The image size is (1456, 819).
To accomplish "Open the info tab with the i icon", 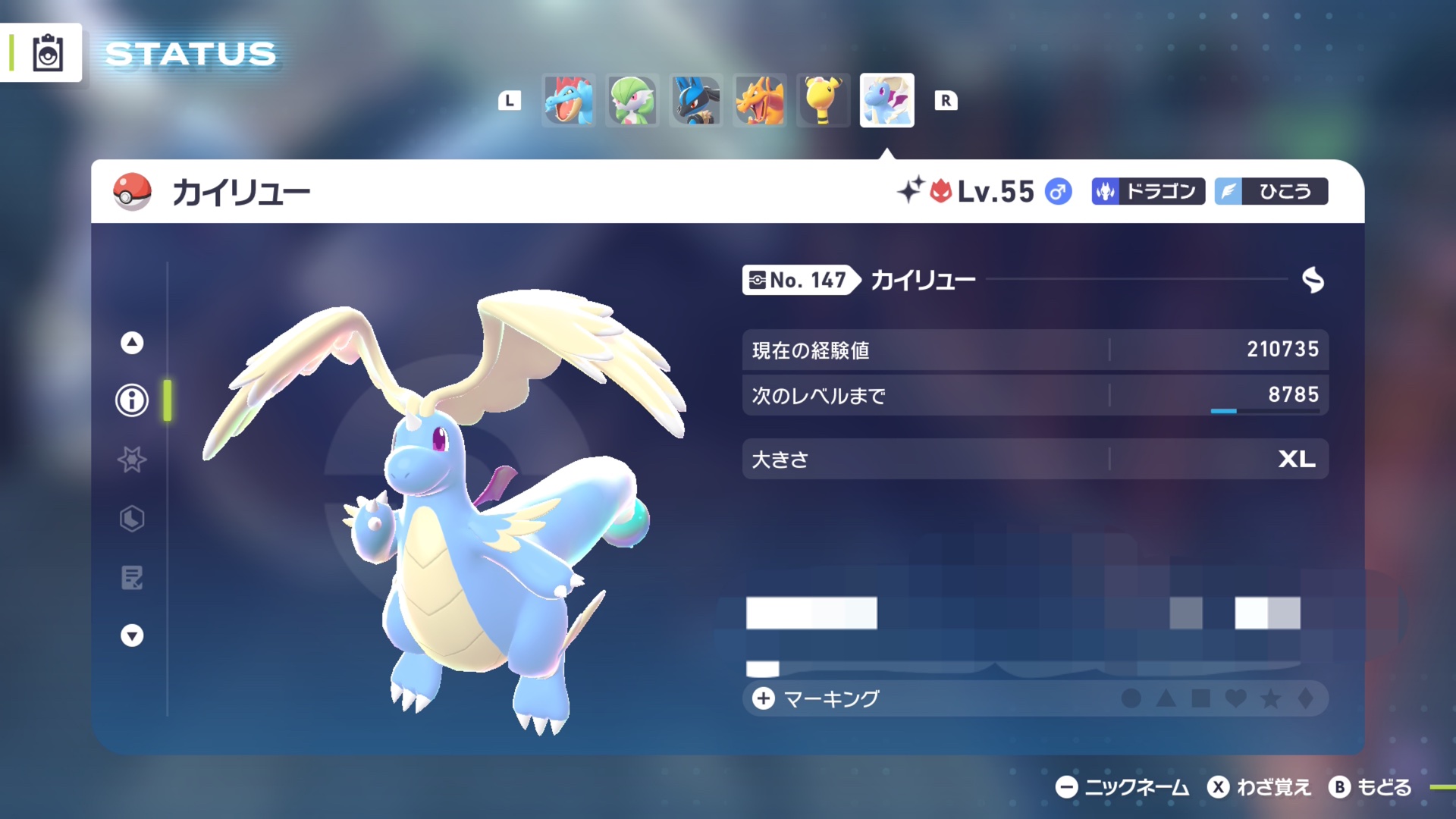I will 132,400.
